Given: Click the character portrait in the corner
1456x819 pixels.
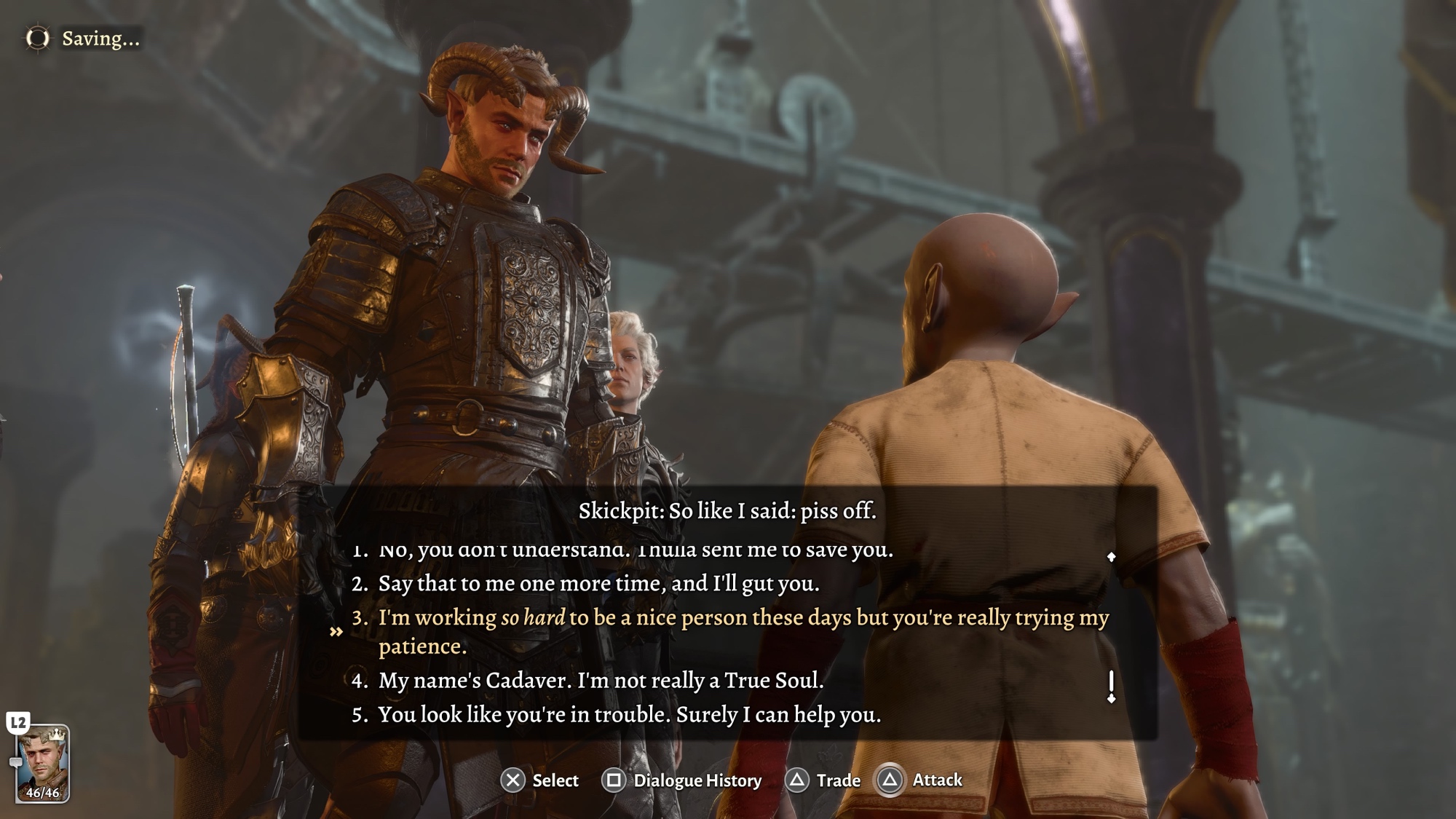Looking at the screenshot, I should point(42,763).
